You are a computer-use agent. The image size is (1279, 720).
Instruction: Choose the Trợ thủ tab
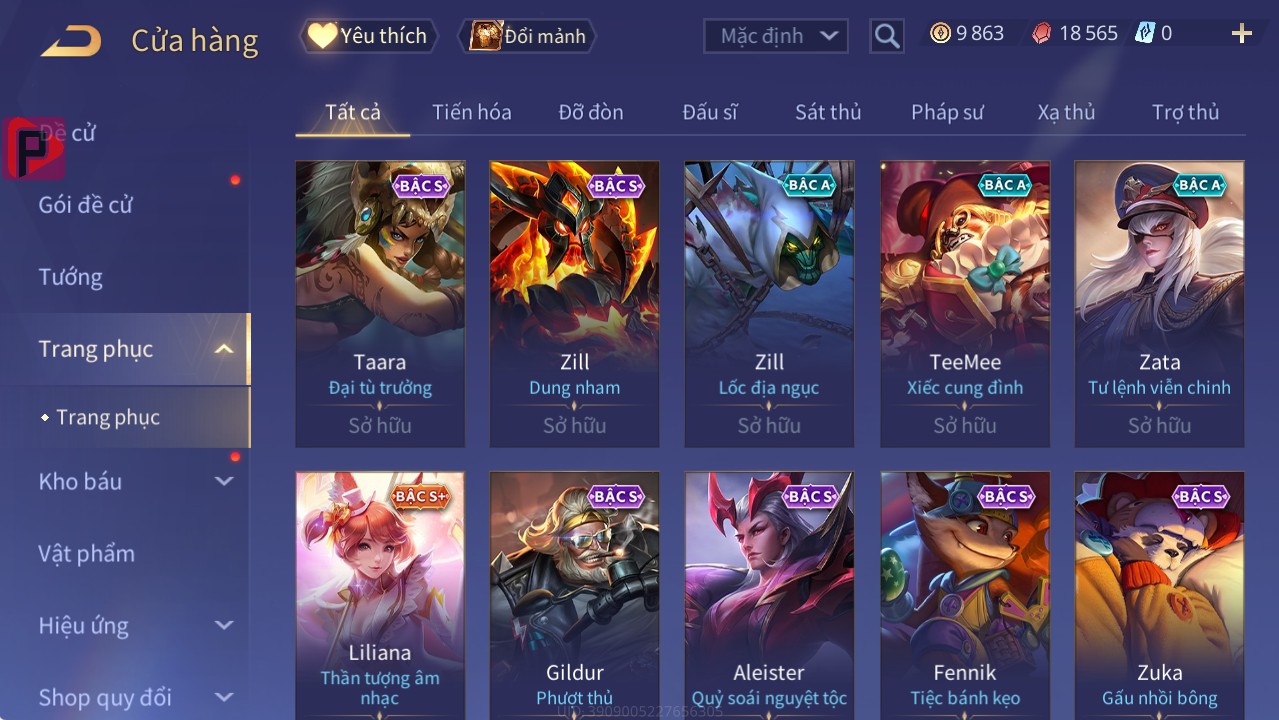point(1185,112)
